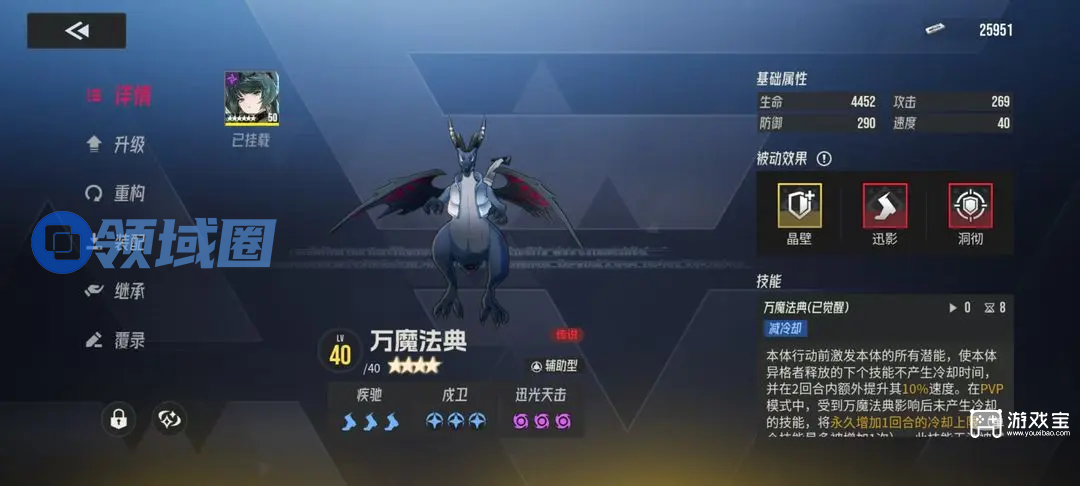Tap the 辅助型 support type label

tap(553, 366)
